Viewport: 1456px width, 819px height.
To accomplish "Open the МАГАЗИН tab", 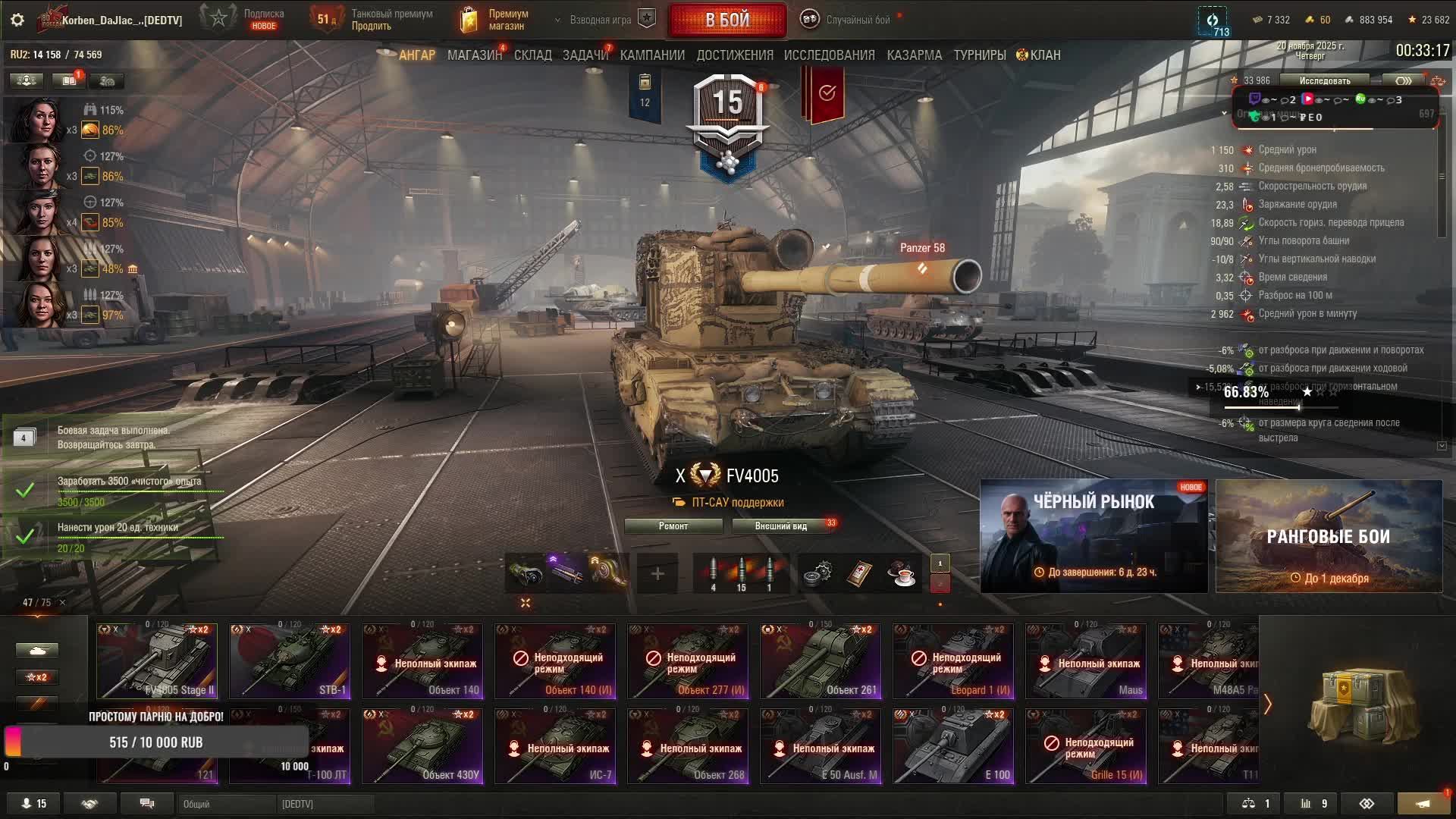I will 474,55.
